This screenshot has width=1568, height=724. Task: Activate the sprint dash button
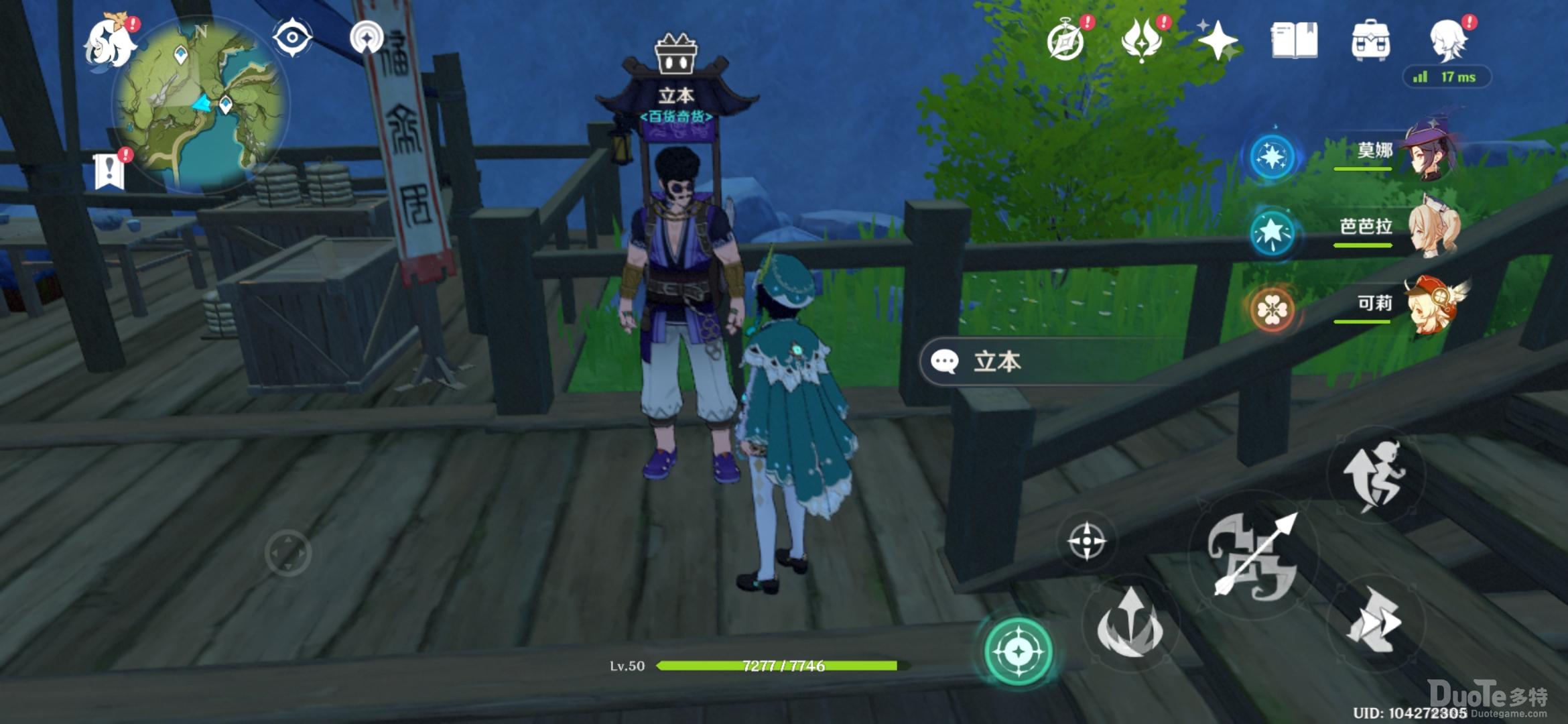click(1374, 620)
